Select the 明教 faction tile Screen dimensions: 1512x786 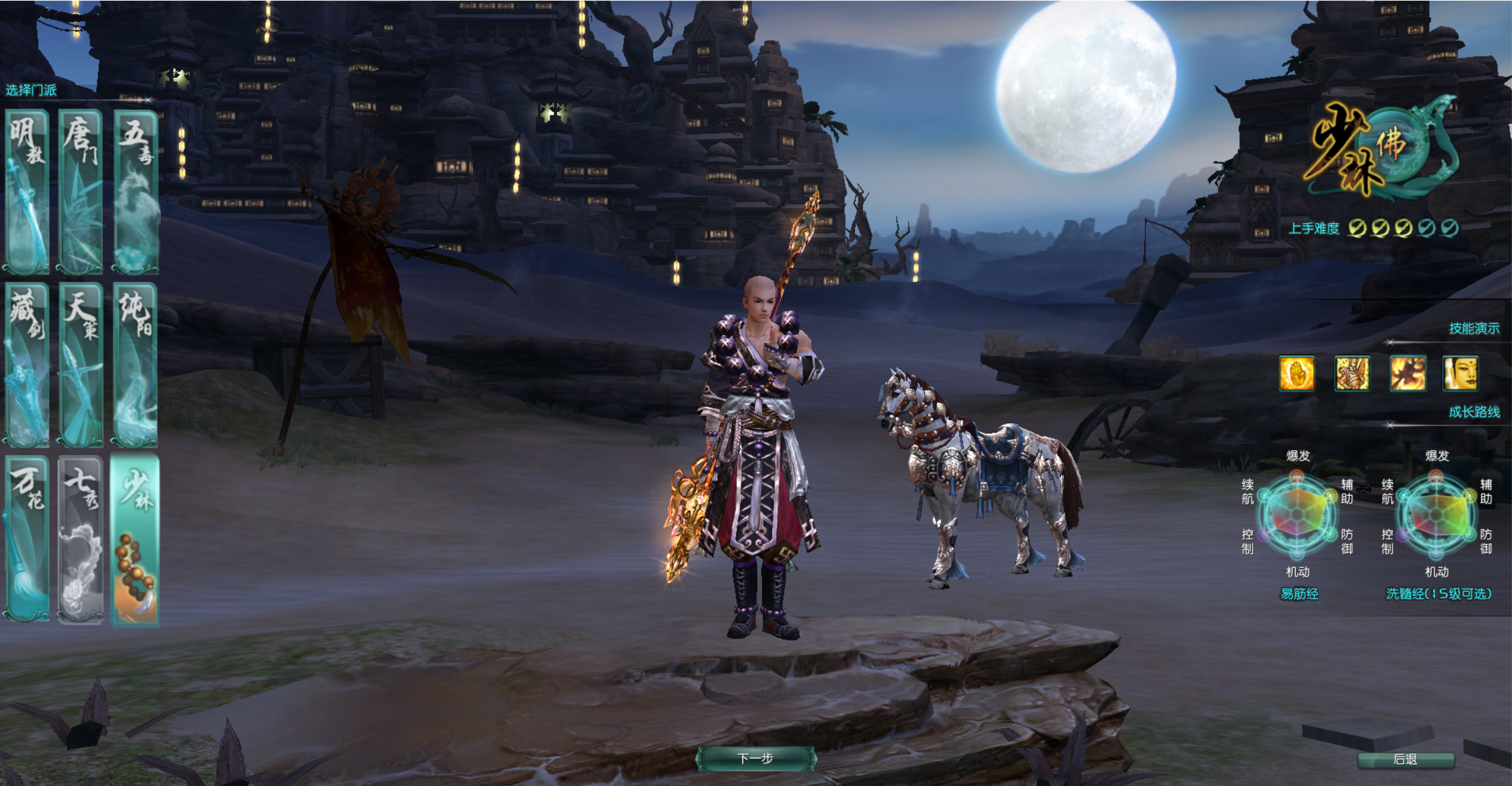[27, 191]
